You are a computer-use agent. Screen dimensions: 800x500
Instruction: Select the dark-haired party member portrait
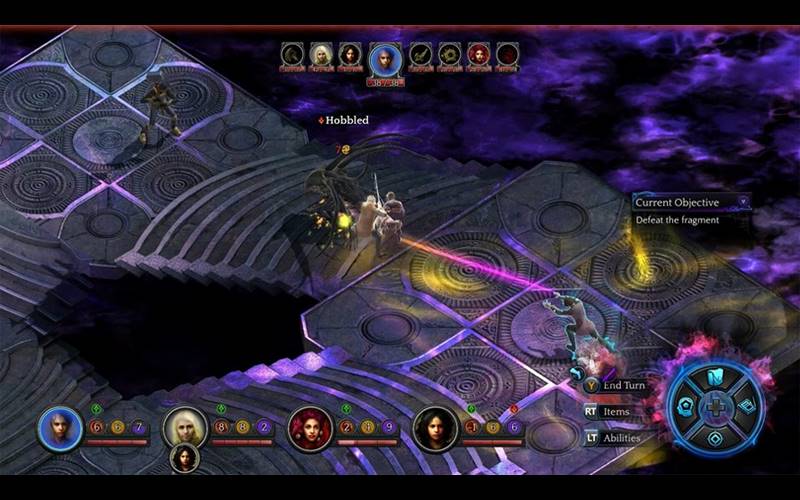click(x=435, y=428)
